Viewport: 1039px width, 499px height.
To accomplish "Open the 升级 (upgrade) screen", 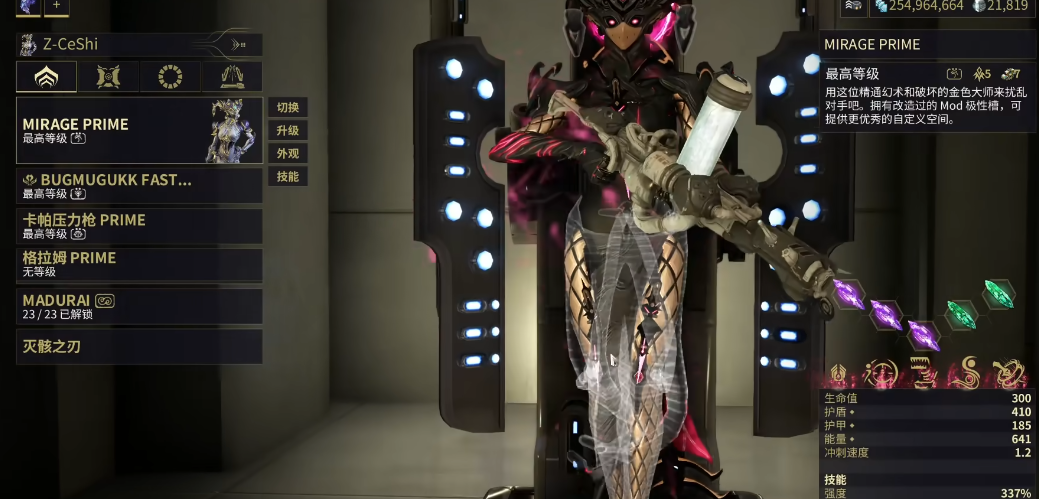I will coord(287,130).
